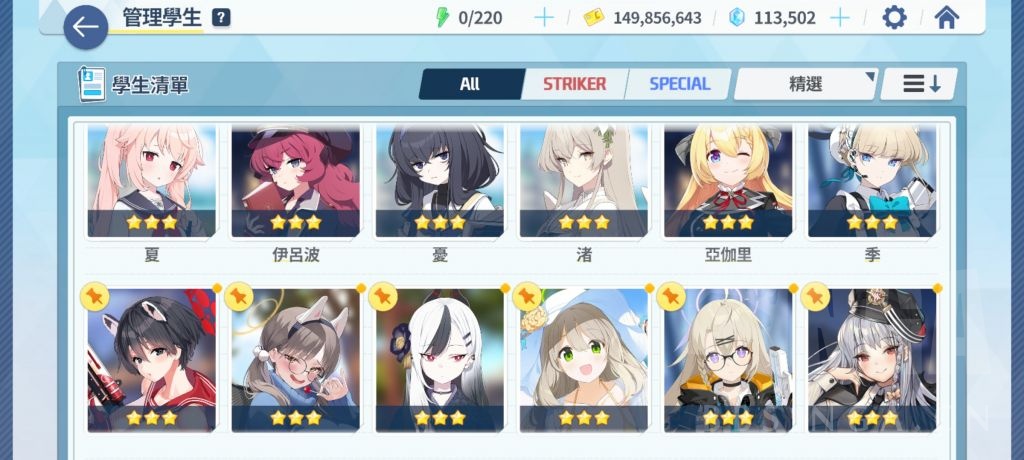Select student 夏 with pink hair
Viewport: 1024px width, 460px height.
point(152,182)
